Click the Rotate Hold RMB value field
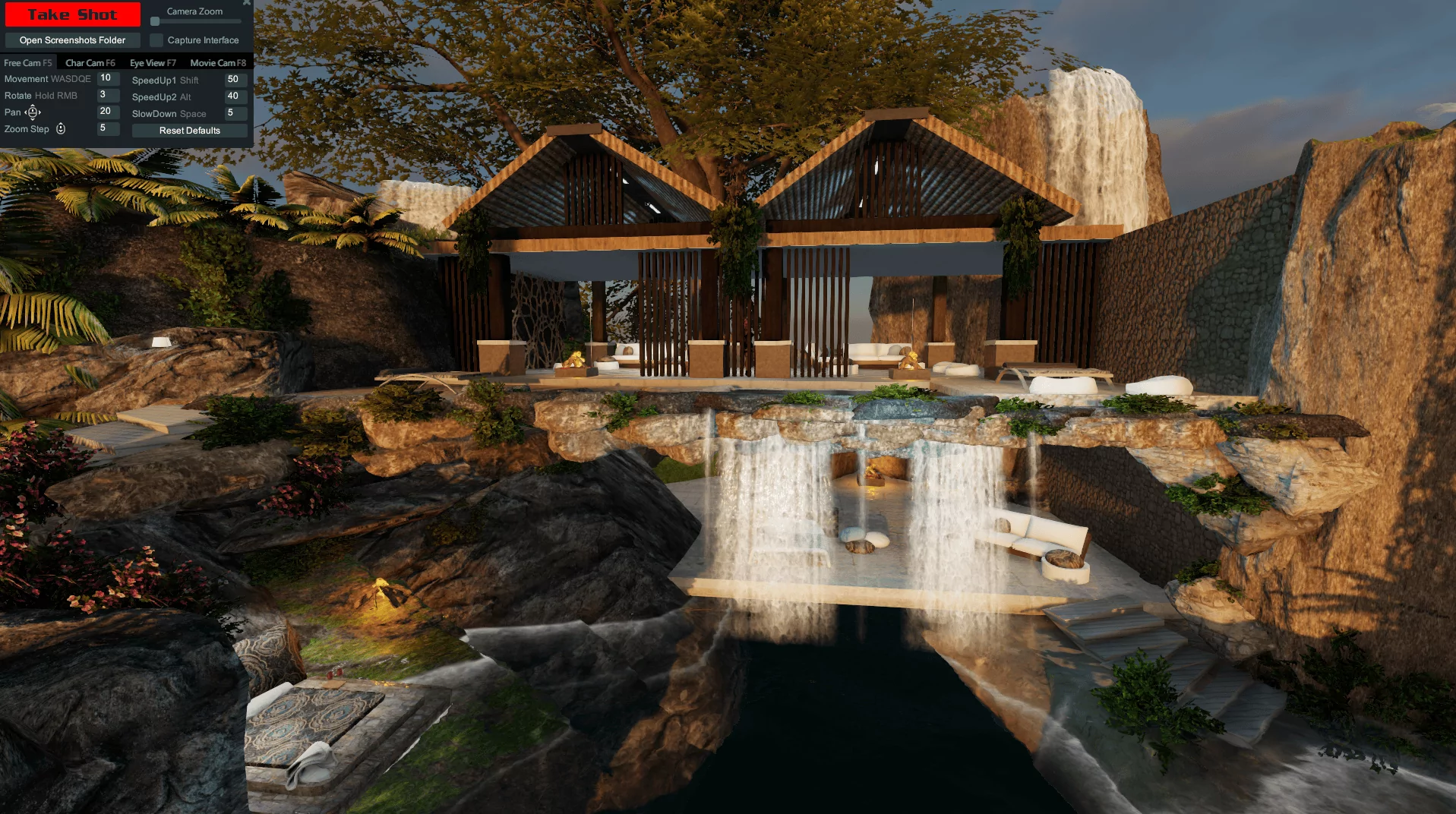1456x814 pixels. 107,95
